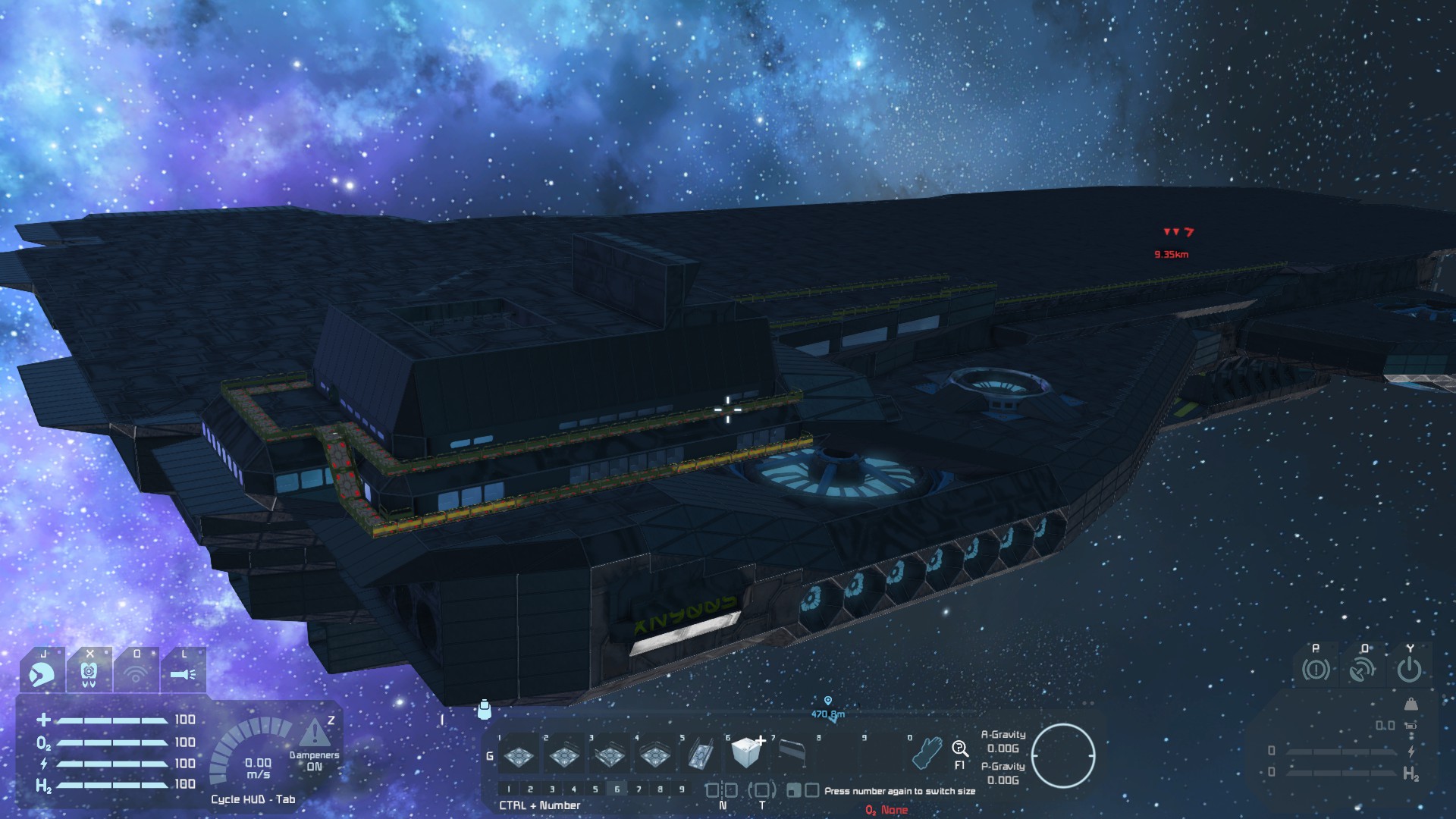
Task: Toggle the Dampeners warning triangle
Action: click(x=313, y=734)
